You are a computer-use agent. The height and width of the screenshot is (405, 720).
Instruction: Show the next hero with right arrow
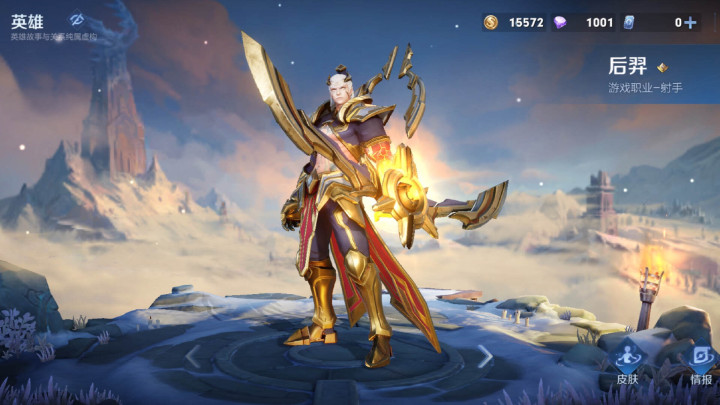click(x=485, y=355)
